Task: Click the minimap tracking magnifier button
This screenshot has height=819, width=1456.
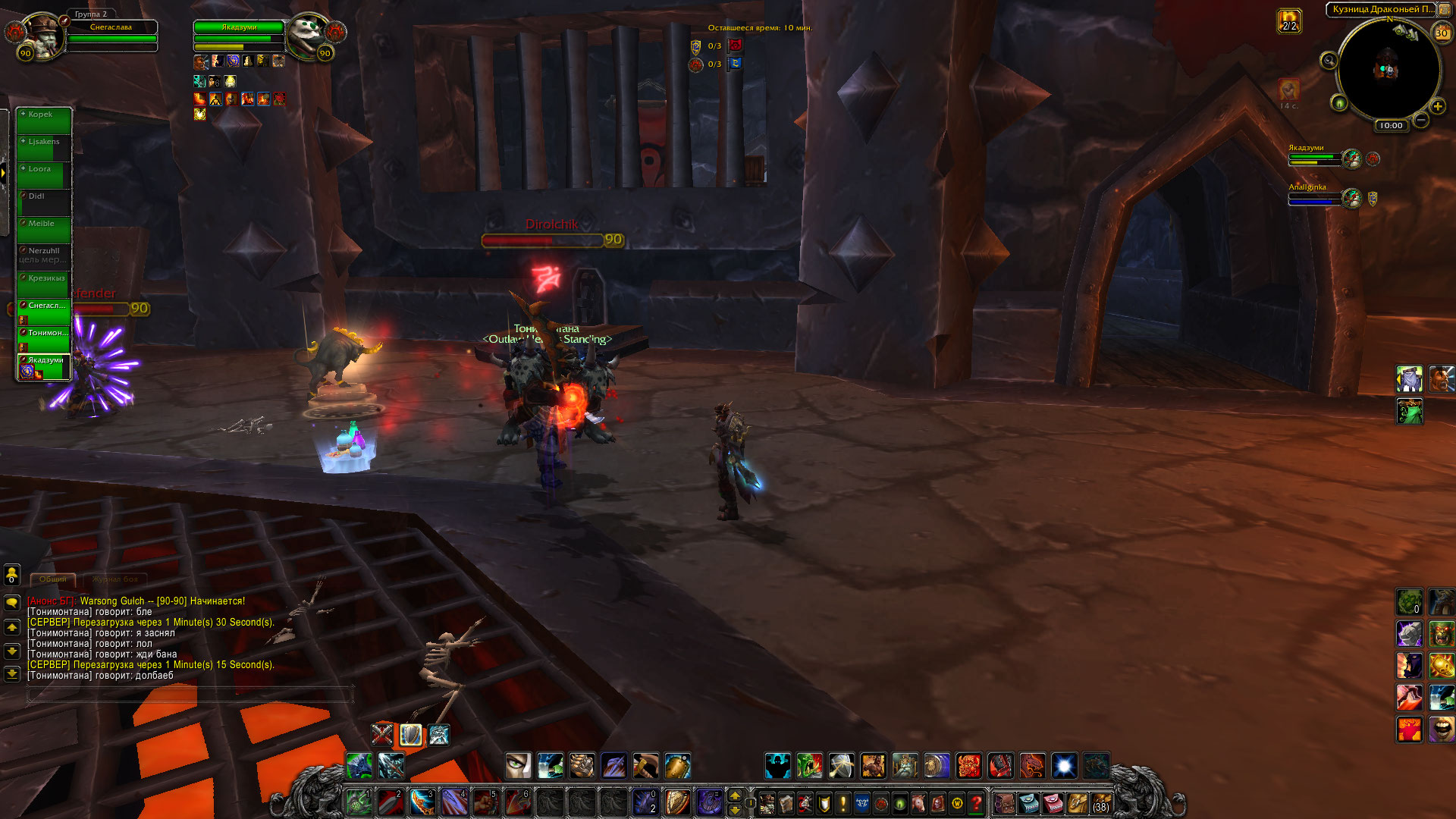Action: click(1329, 61)
